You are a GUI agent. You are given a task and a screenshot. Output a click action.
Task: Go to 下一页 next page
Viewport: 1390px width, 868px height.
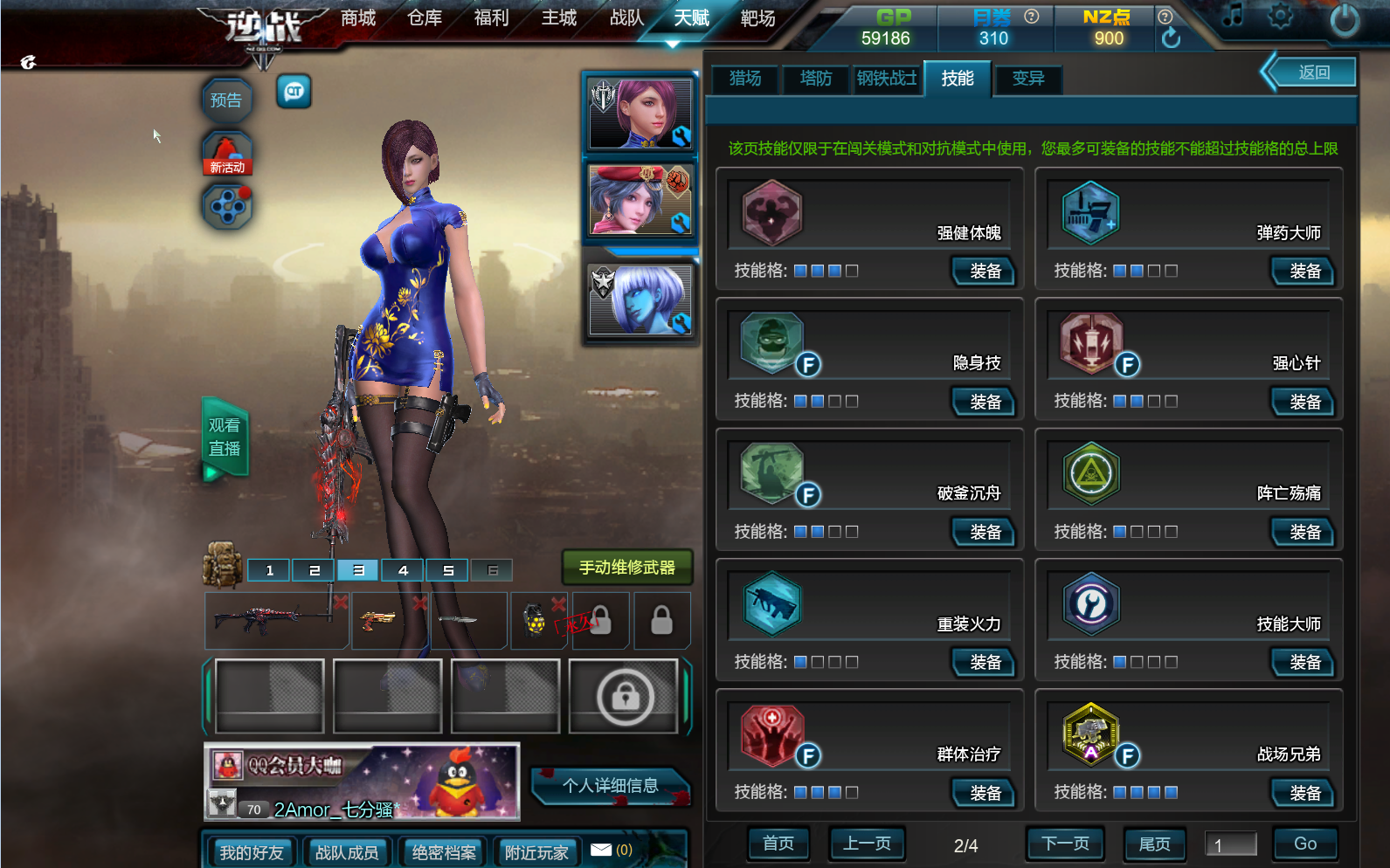click(1065, 844)
